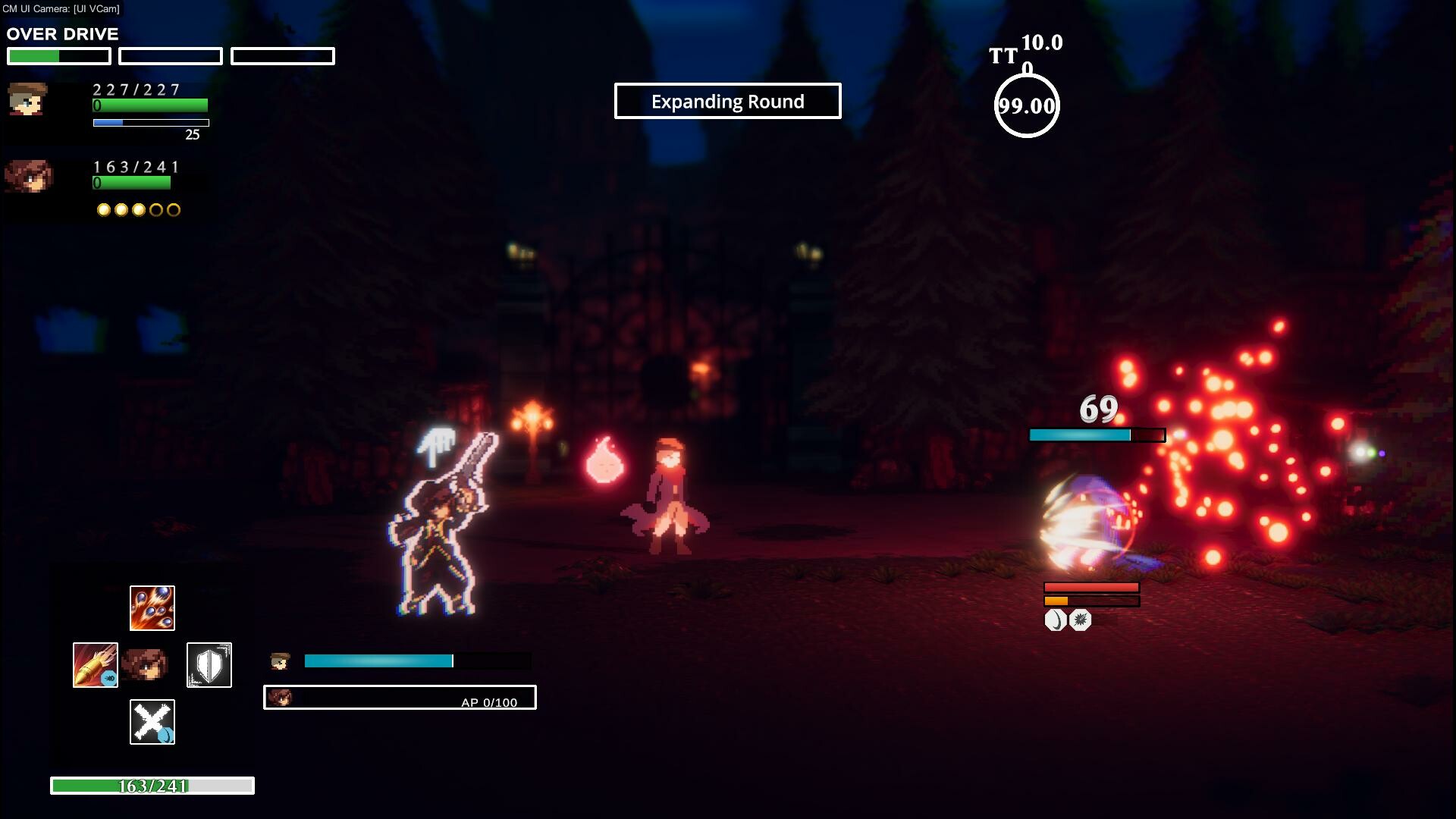Open the shield defend skill icon

coord(209,664)
